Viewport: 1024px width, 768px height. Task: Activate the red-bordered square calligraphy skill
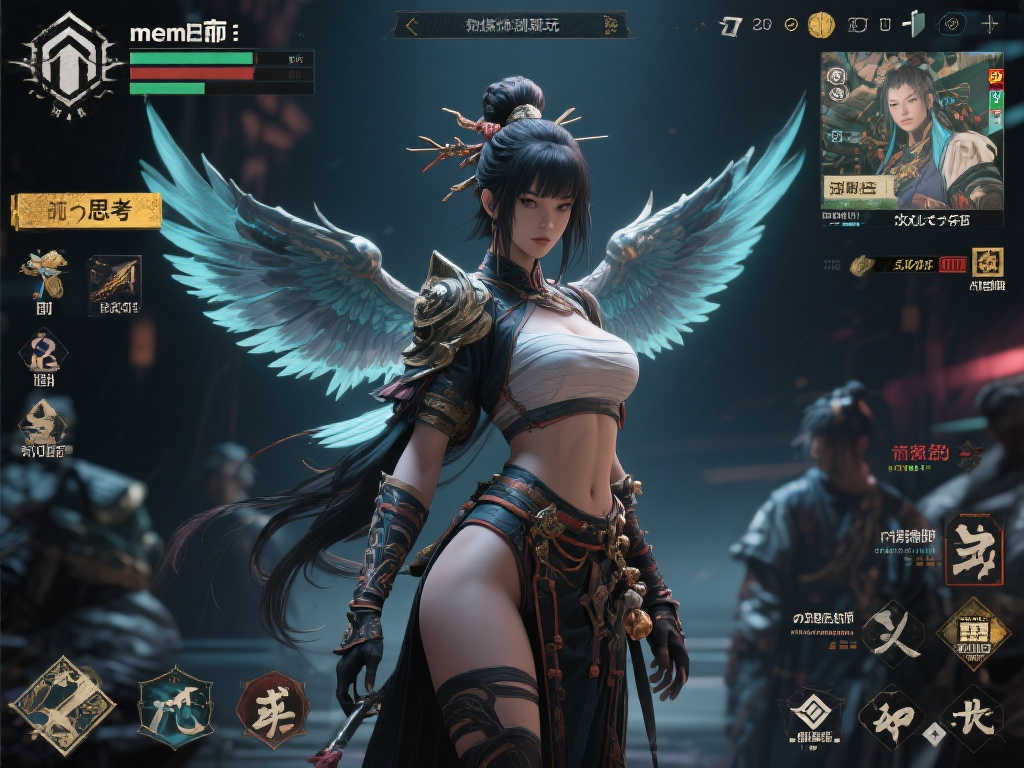(972, 549)
